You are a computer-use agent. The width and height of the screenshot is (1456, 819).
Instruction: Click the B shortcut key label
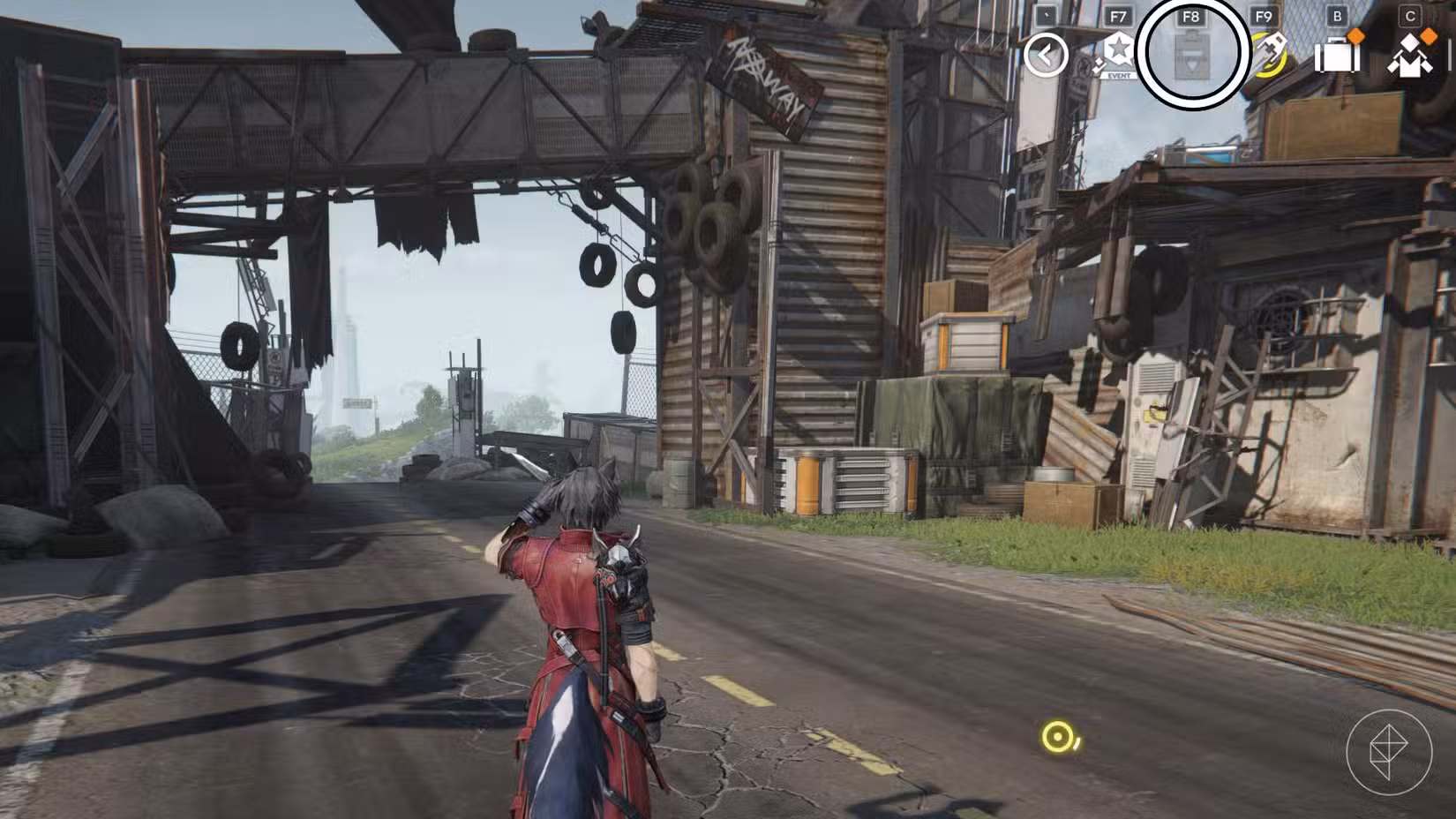1337,17
